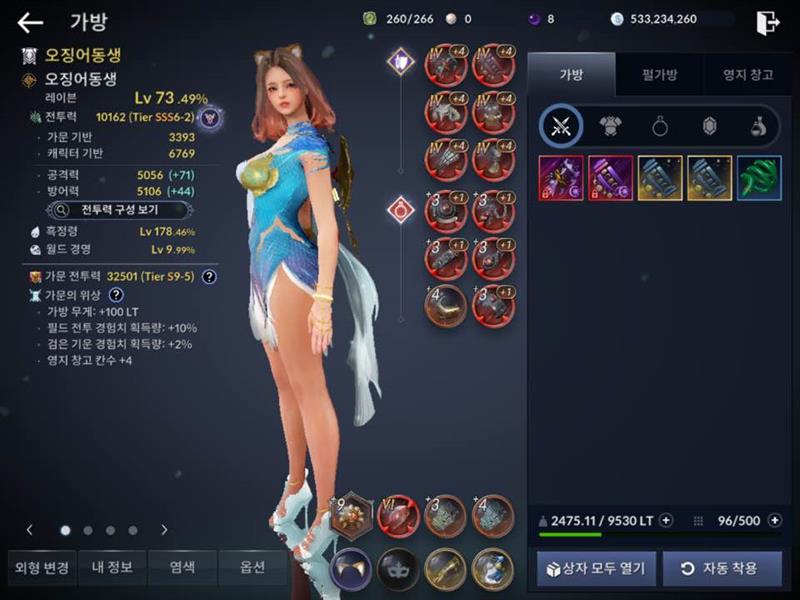Expand bag weight with the LT plus button
800x600 pixels.
coord(667,520)
